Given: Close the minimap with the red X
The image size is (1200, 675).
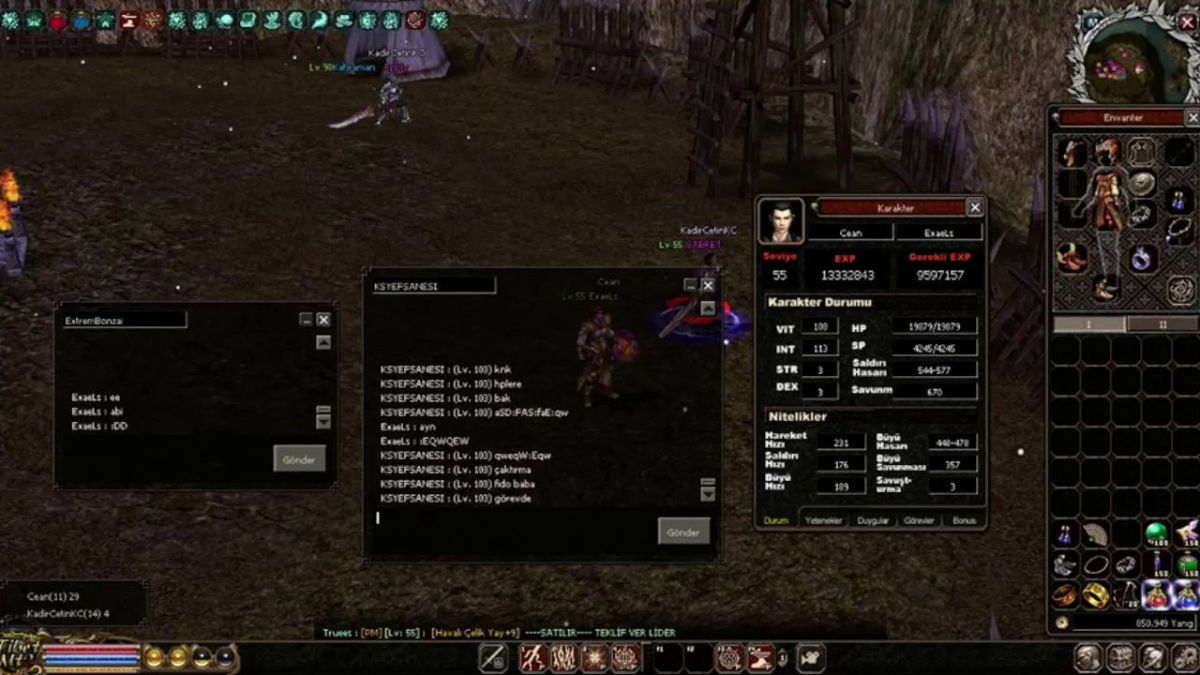Looking at the screenshot, I should (1187, 22).
